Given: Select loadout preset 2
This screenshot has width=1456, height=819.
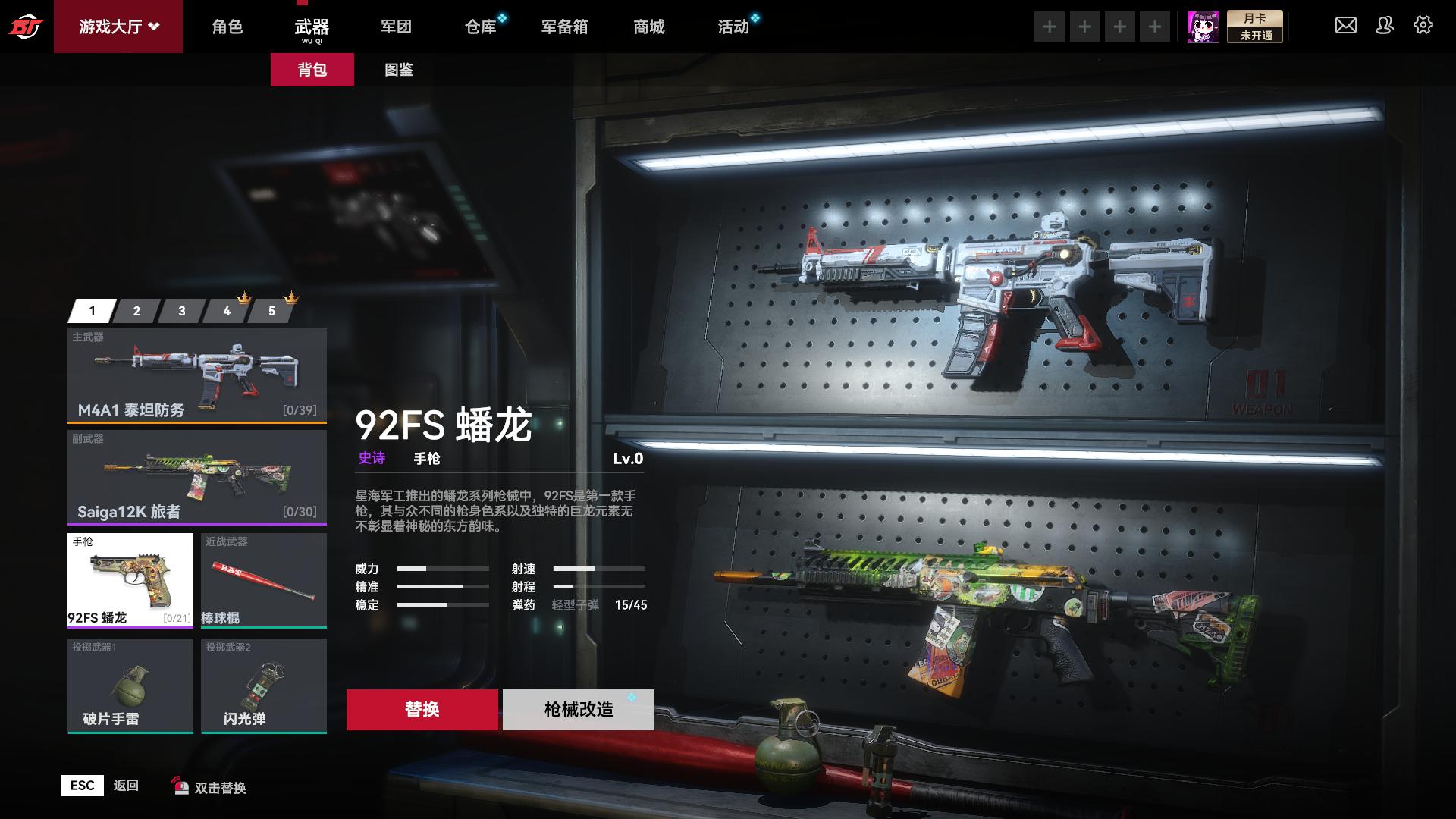Looking at the screenshot, I should [x=136, y=310].
